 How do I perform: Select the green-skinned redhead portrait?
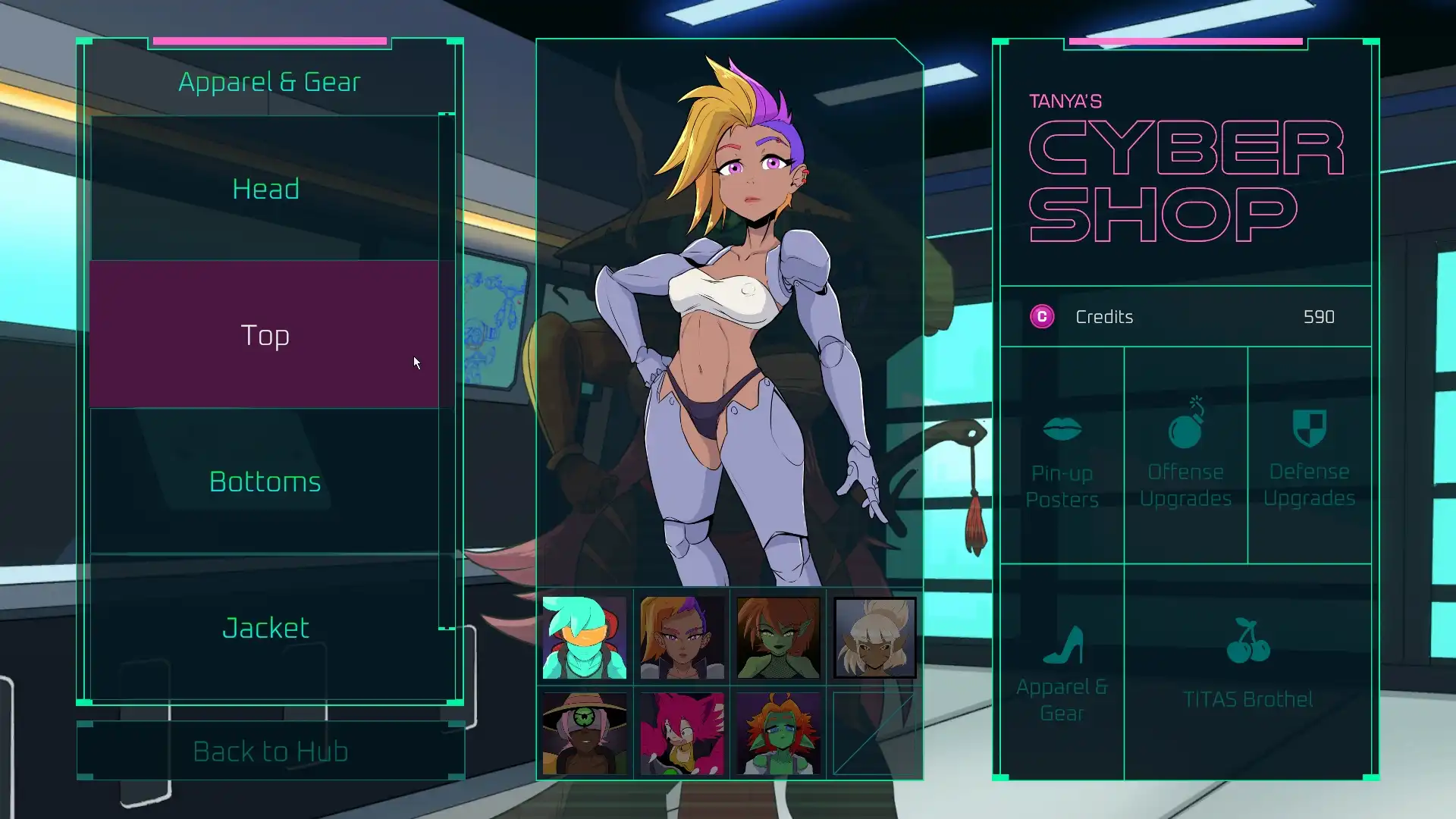777,637
